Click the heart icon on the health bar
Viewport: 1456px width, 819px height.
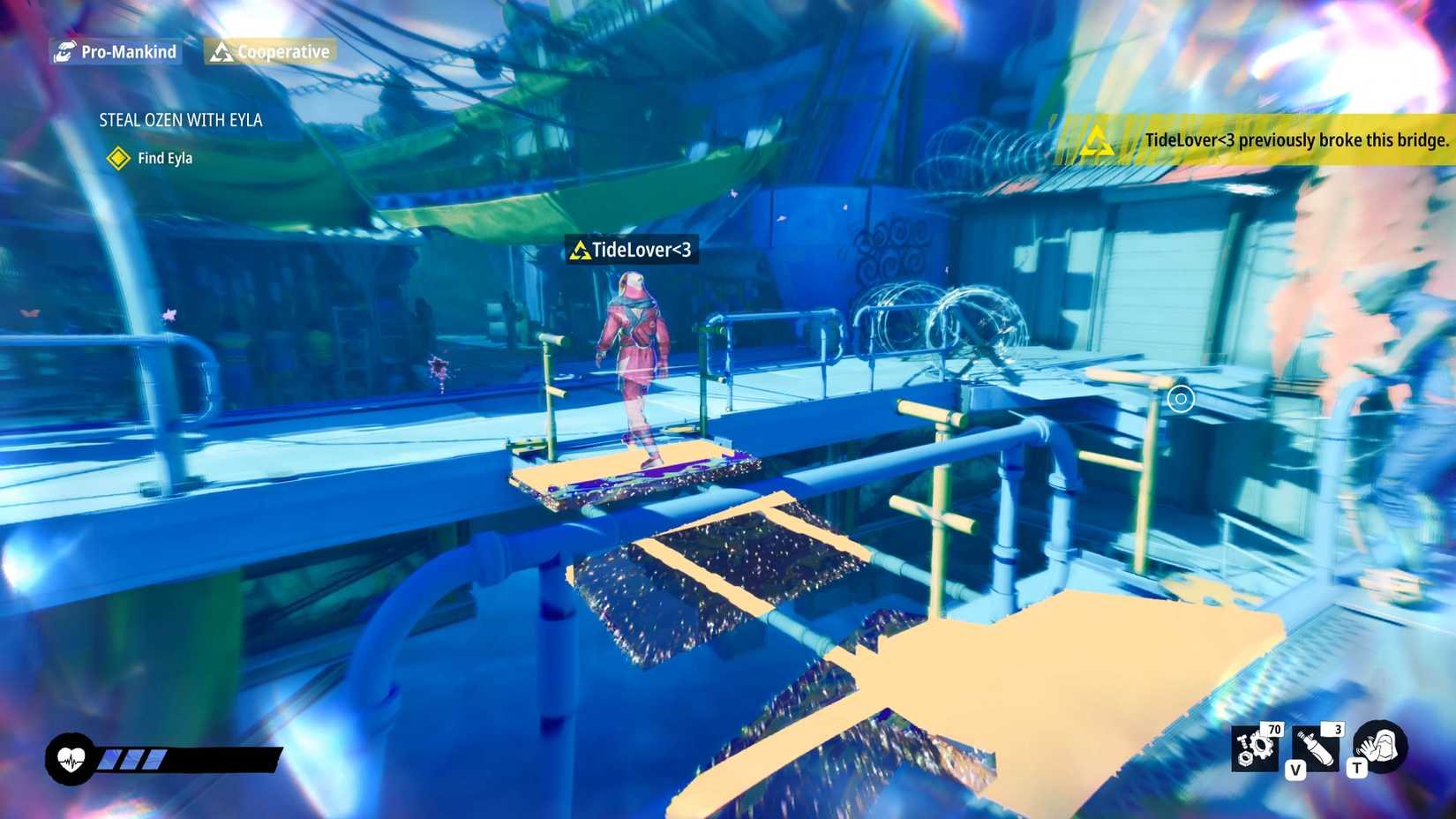point(71,757)
